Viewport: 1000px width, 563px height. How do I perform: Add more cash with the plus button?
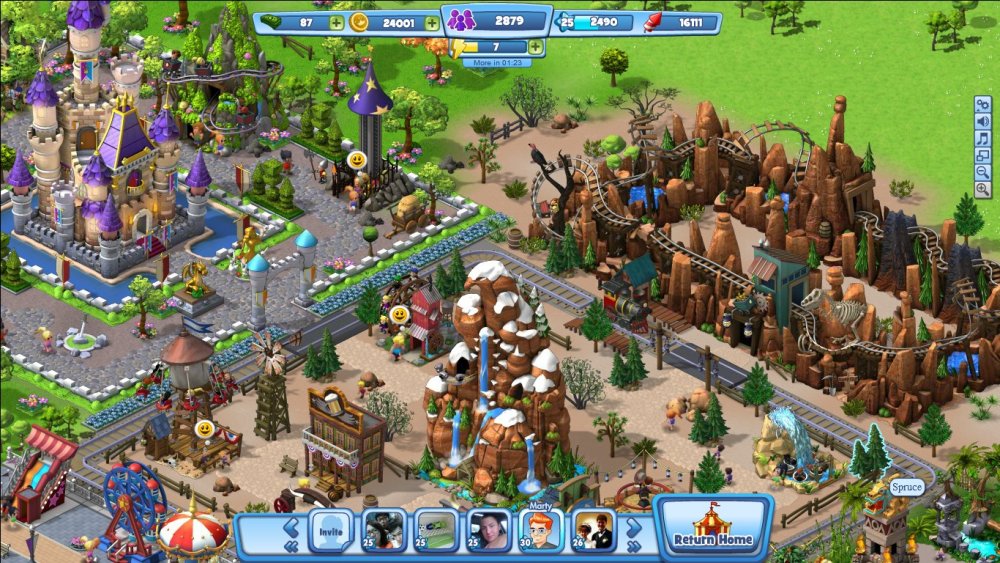coord(336,23)
